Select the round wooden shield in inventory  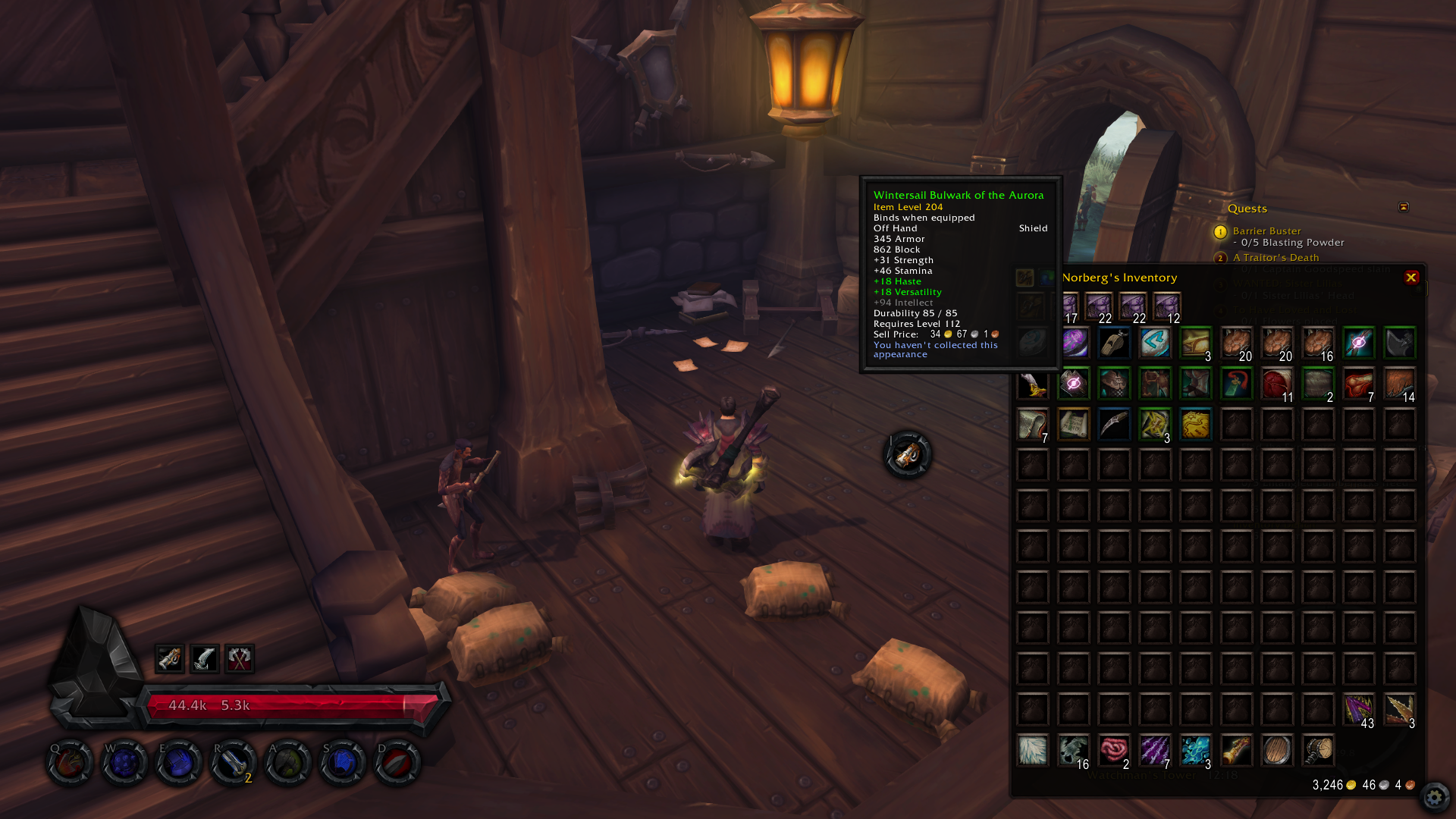coord(1277,750)
